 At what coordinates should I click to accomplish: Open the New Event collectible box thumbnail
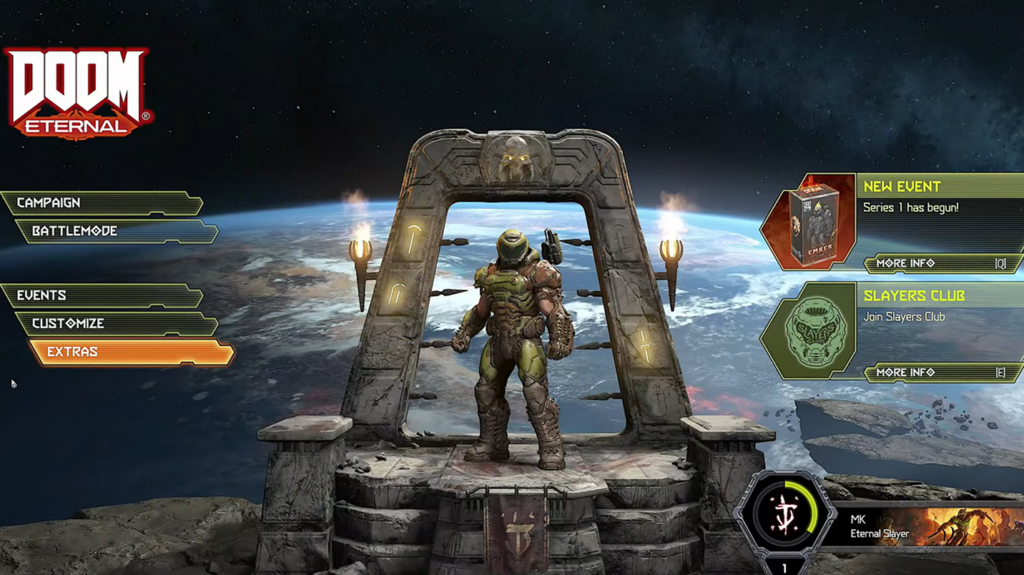[812, 220]
